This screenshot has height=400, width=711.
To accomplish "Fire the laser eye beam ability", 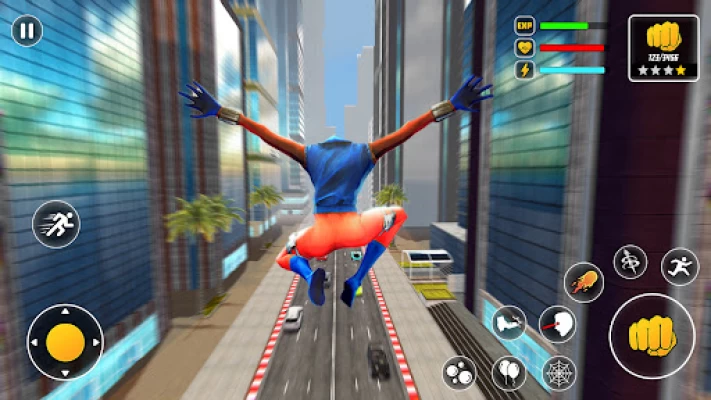I will point(557,324).
